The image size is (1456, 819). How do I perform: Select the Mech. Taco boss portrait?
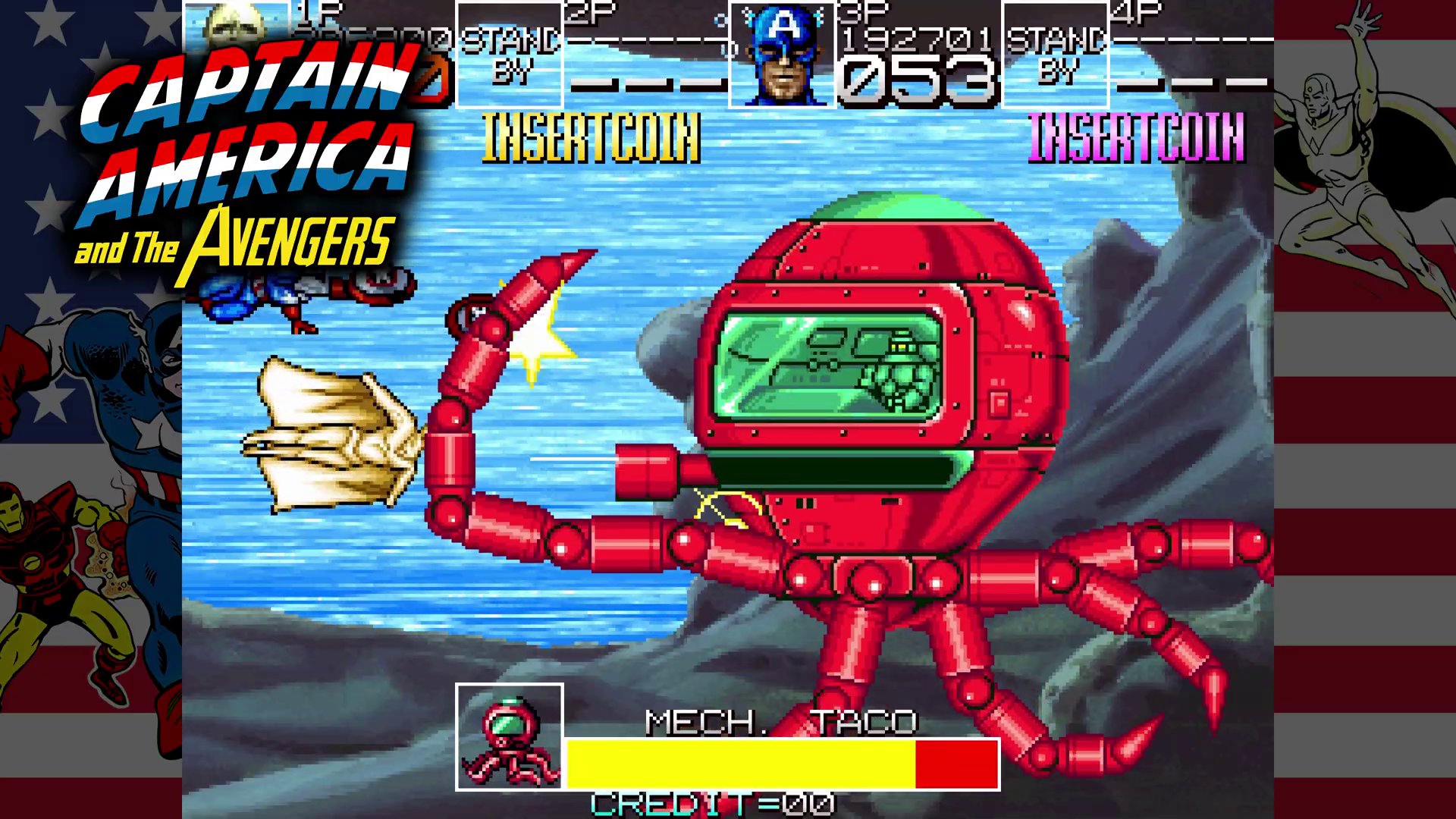coord(510,737)
